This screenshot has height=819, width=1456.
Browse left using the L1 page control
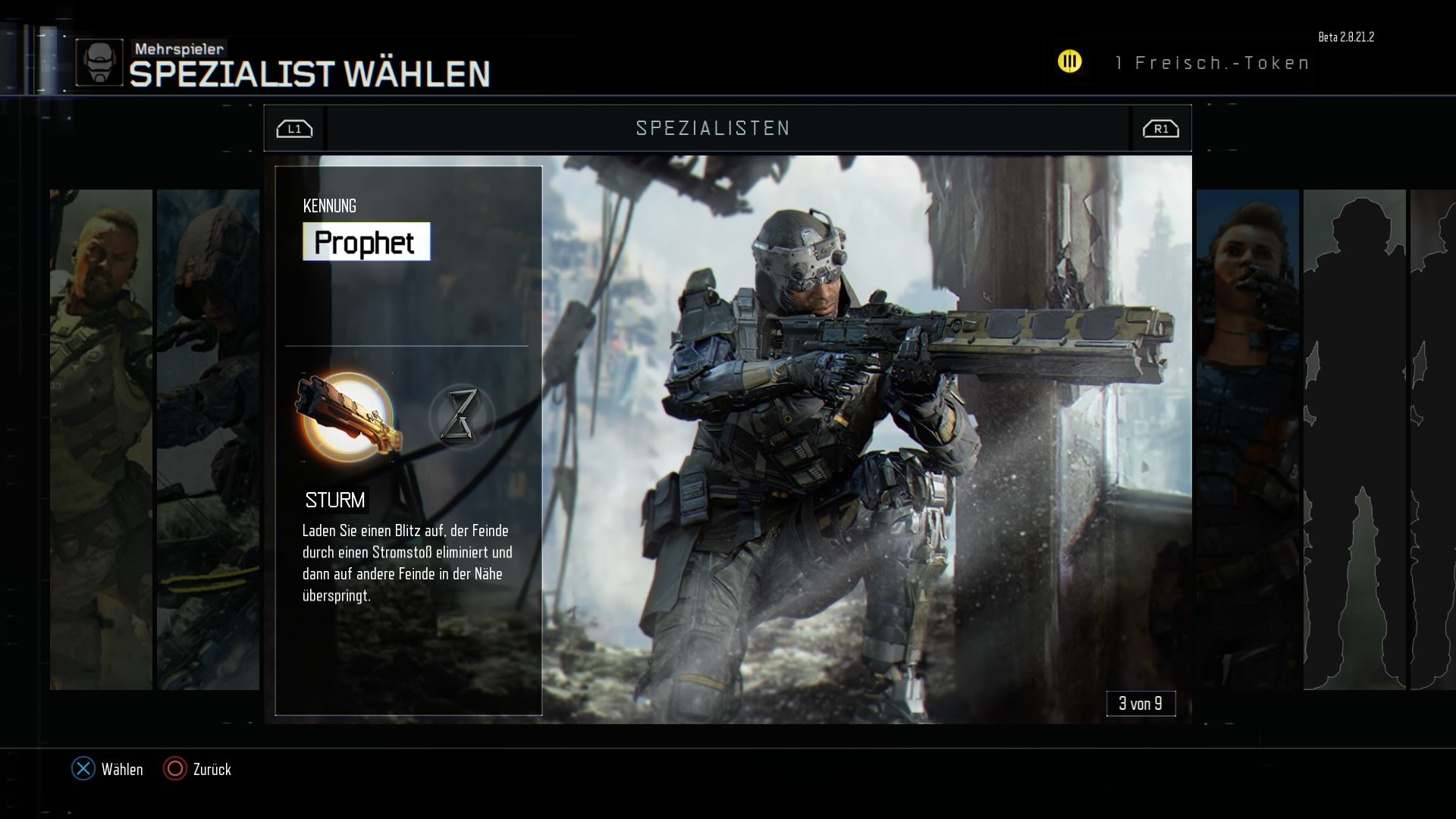pos(294,128)
